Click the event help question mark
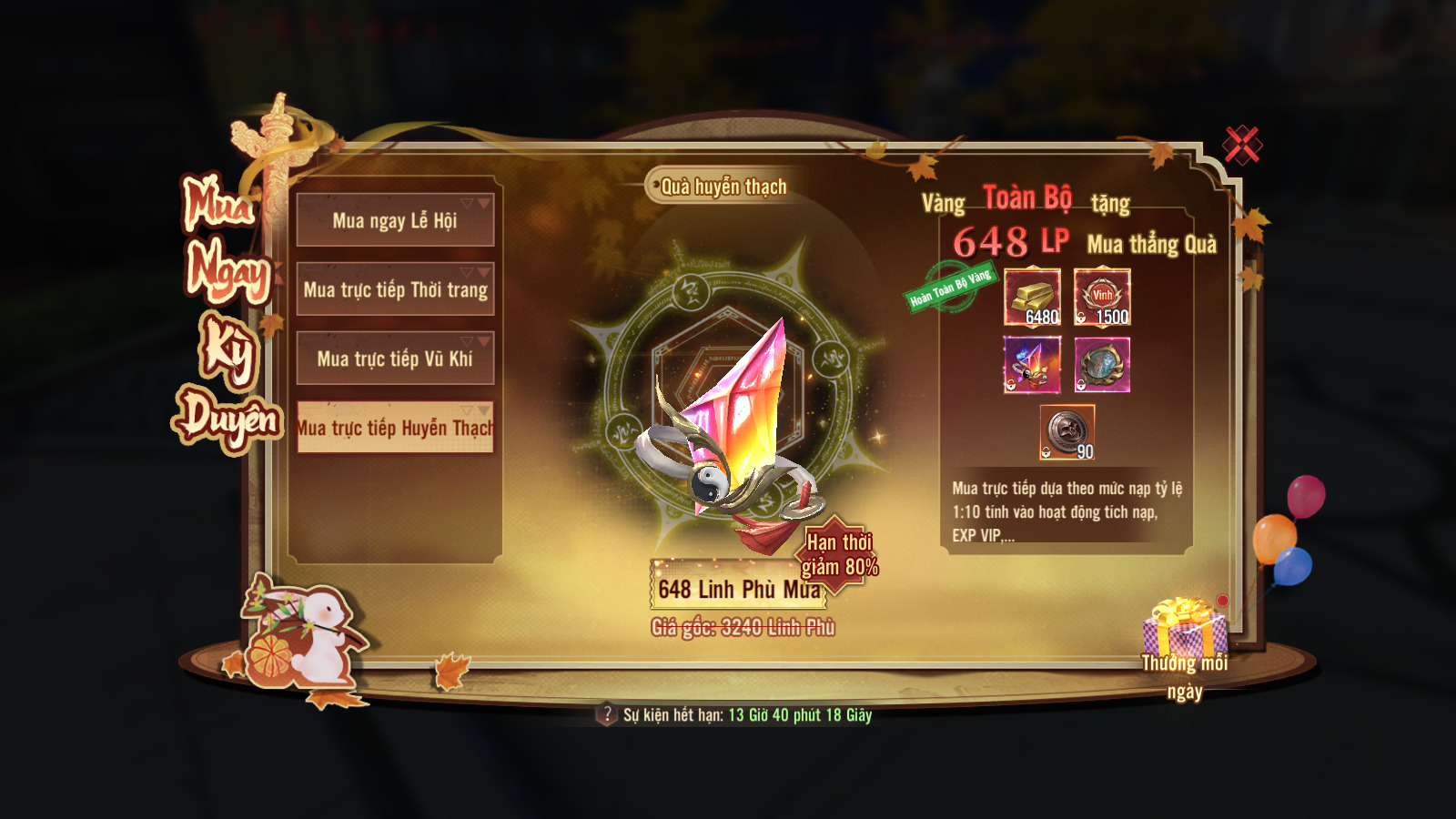This screenshot has height=819, width=1456. click(x=607, y=714)
